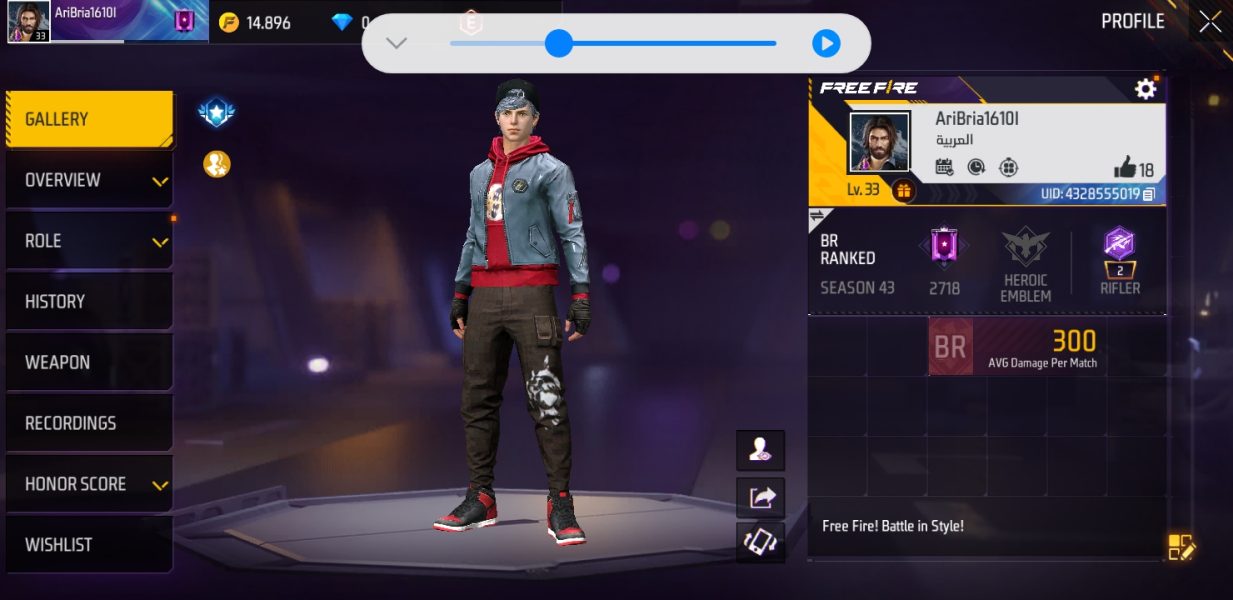
Task: Open the Honor Score tab
Action: click(x=88, y=484)
